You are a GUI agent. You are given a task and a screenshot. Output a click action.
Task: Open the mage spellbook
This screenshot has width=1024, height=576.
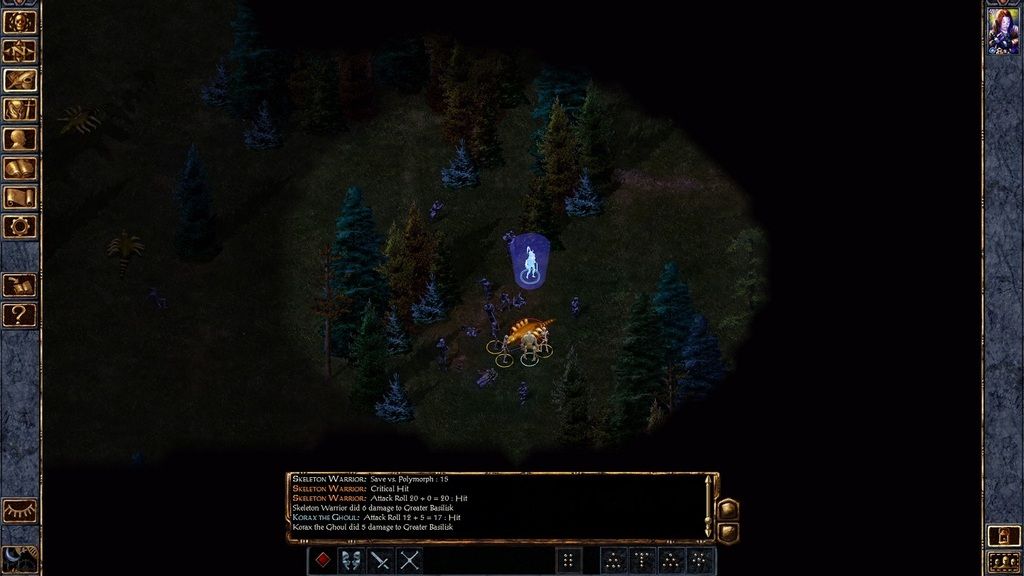click(19, 168)
